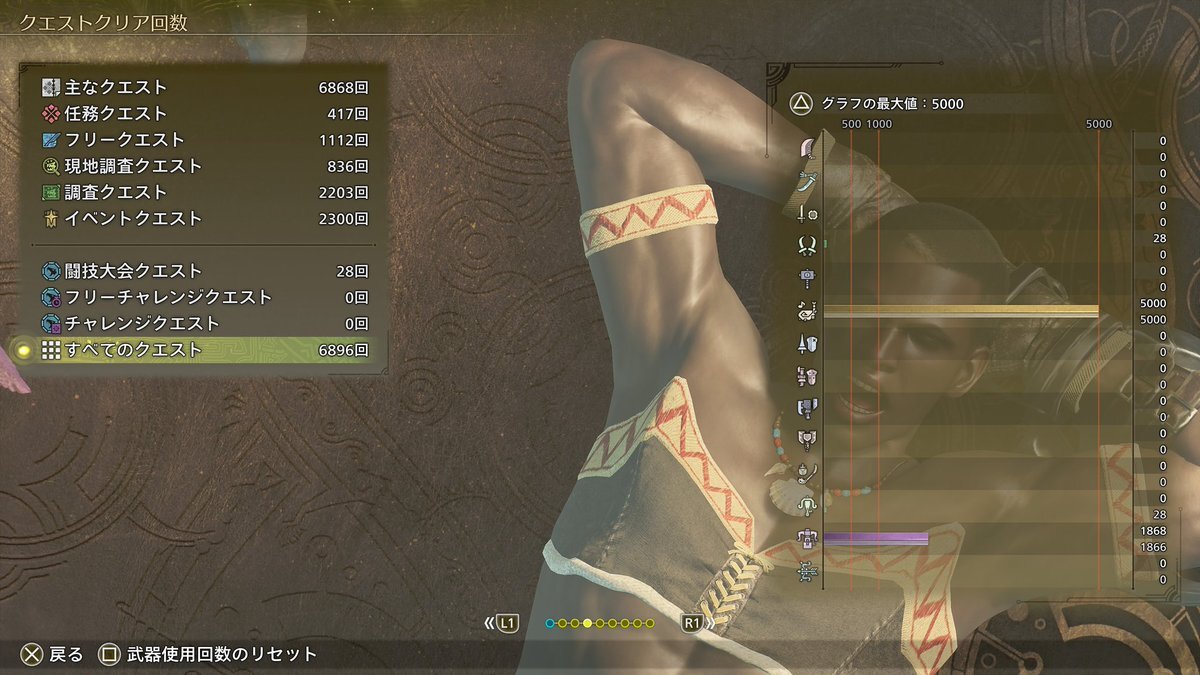This screenshot has width=1200, height=675.
Task: Click the purple bar weapon icon row
Action: click(x=807, y=539)
